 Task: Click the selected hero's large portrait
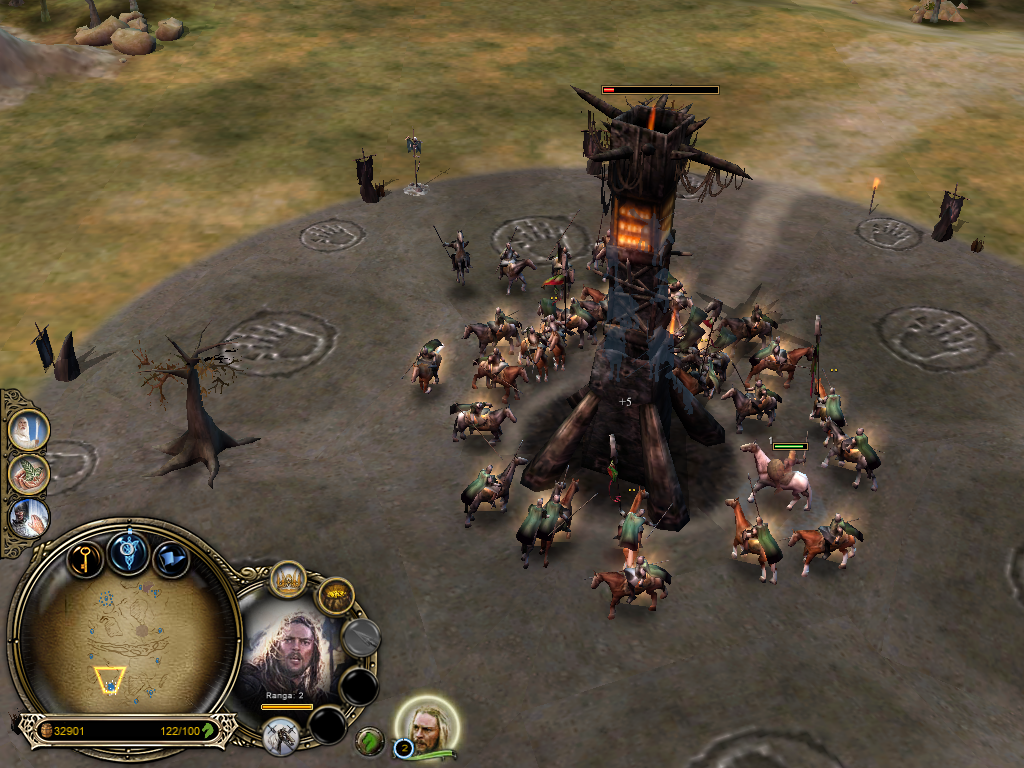coord(292,652)
